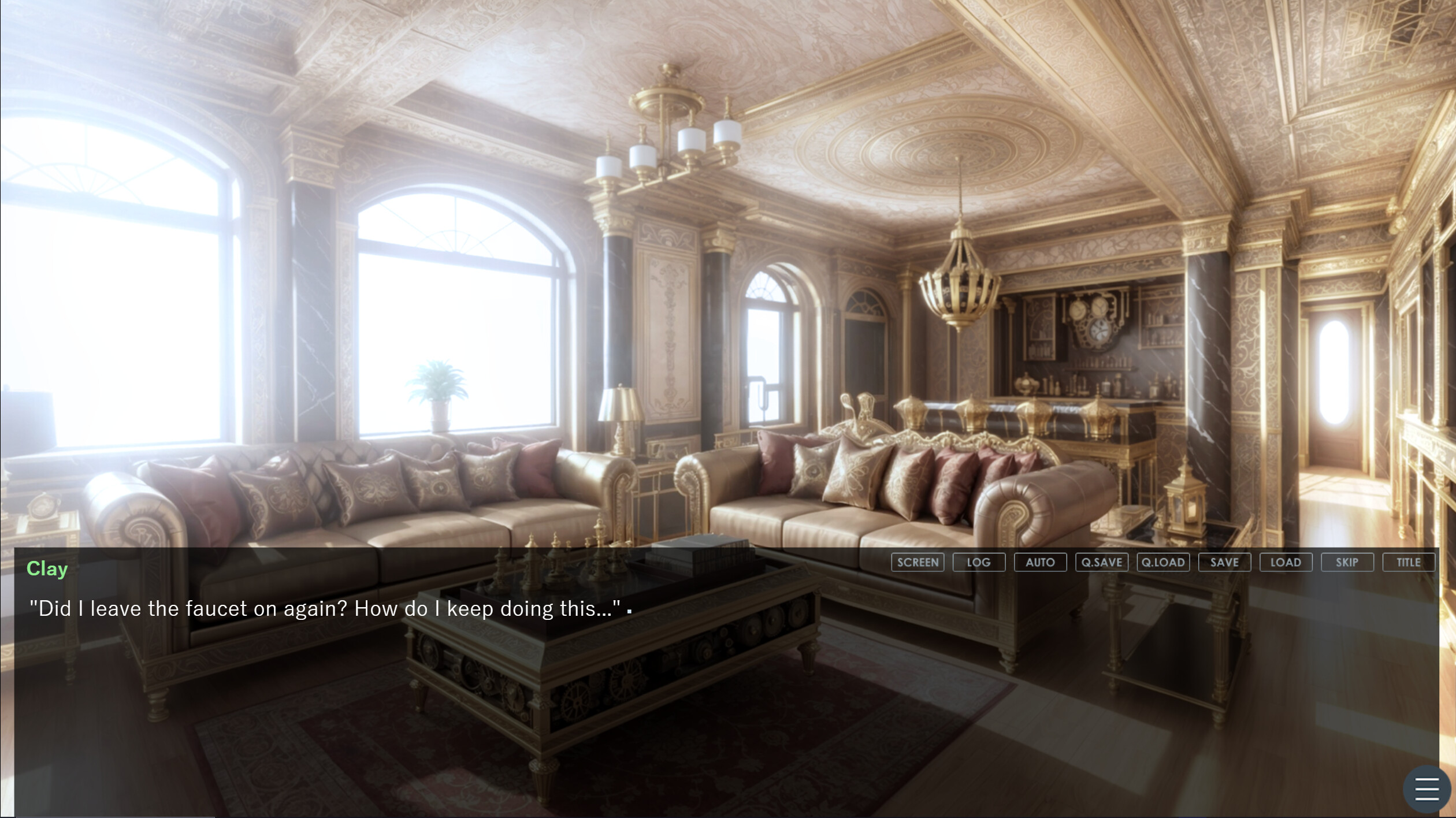The width and height of the screenshot is (1456, 818).
Task: Turn off AUTO mode by clicking it again
Action: [x=1041, y=562]
